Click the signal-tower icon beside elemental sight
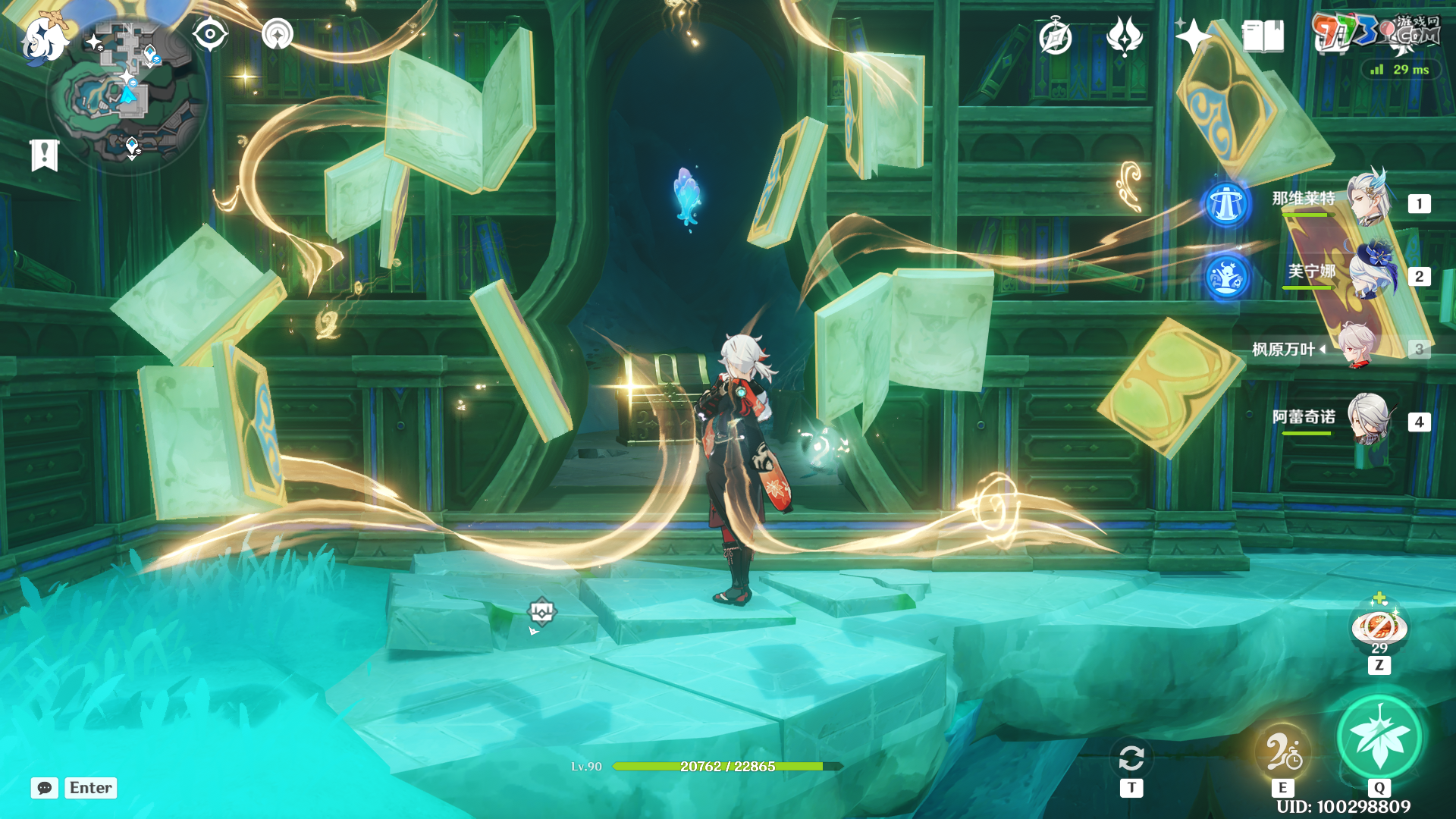This screenshot has height=819, width=1456. (x=278, y=35)
